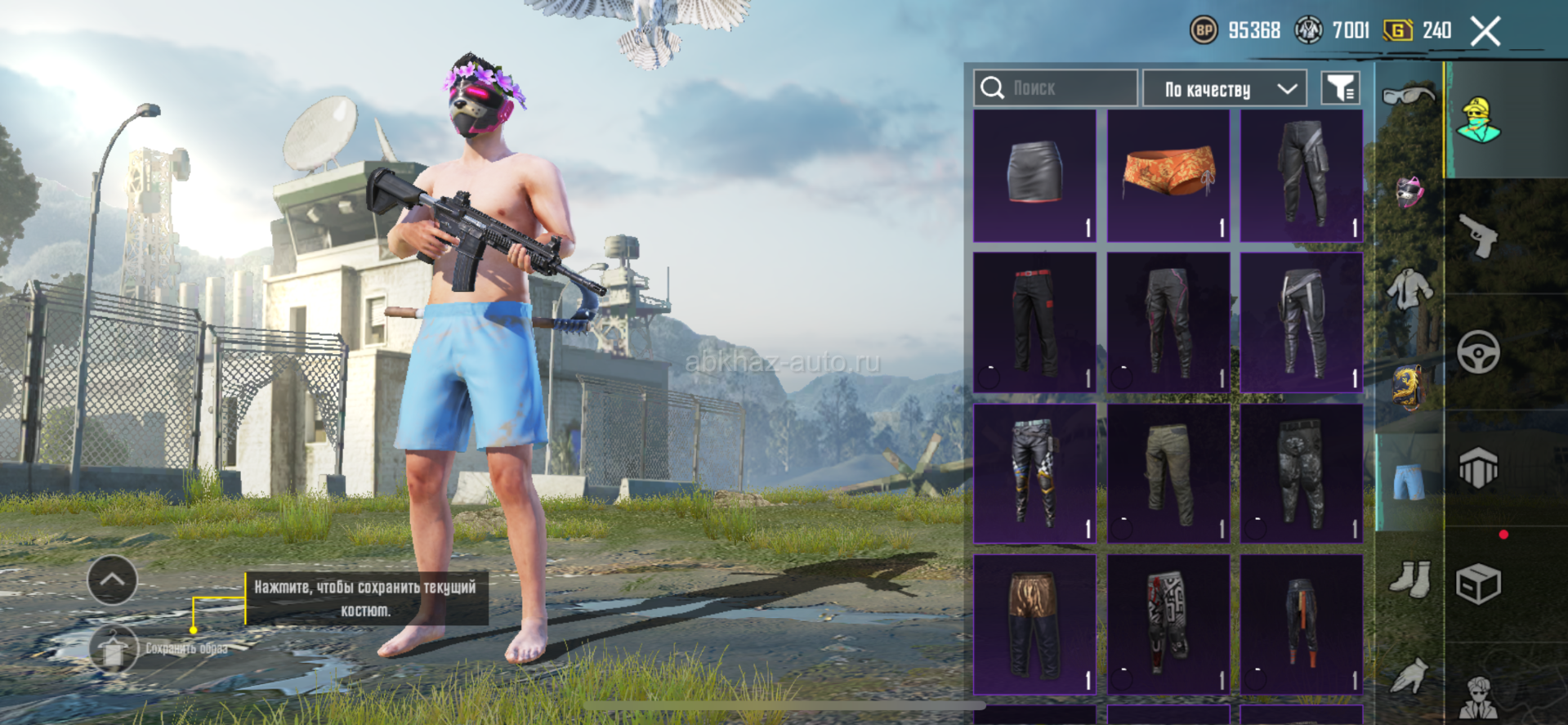Select the black leather skirt item
Image resolution: width=1568 pixels, height=725 pixels.
pyautogui.click(x=1034, y=175)
